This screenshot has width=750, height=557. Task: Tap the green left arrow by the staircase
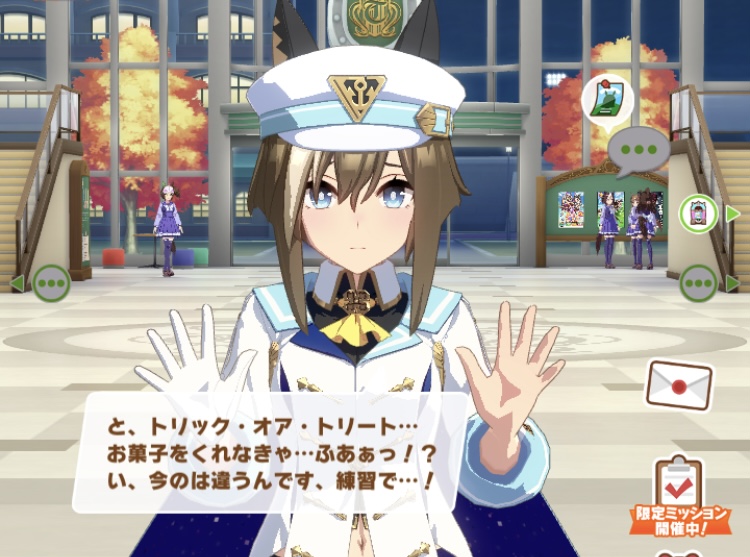coord(17,283)
